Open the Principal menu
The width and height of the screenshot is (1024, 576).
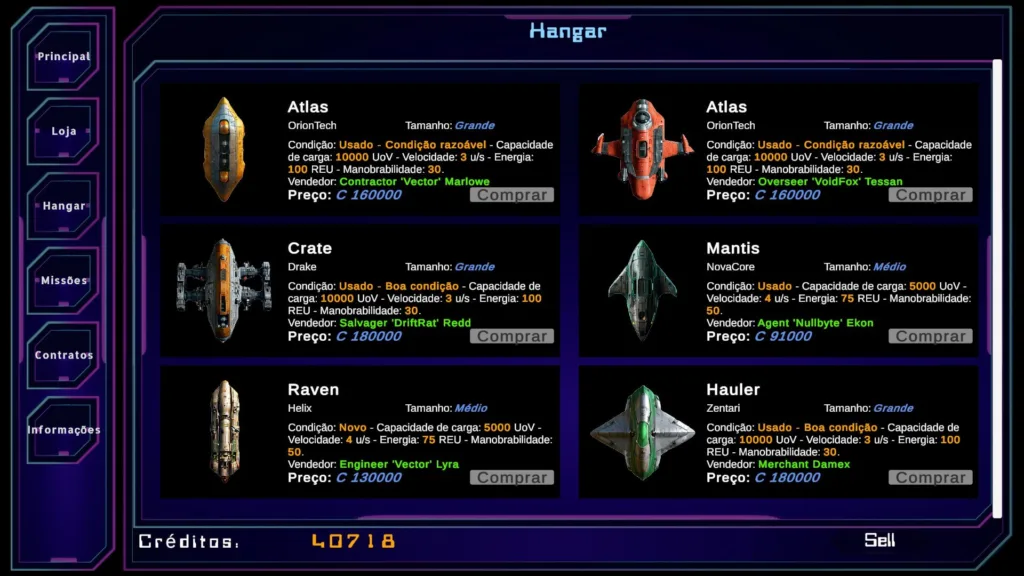pos(64,57)
